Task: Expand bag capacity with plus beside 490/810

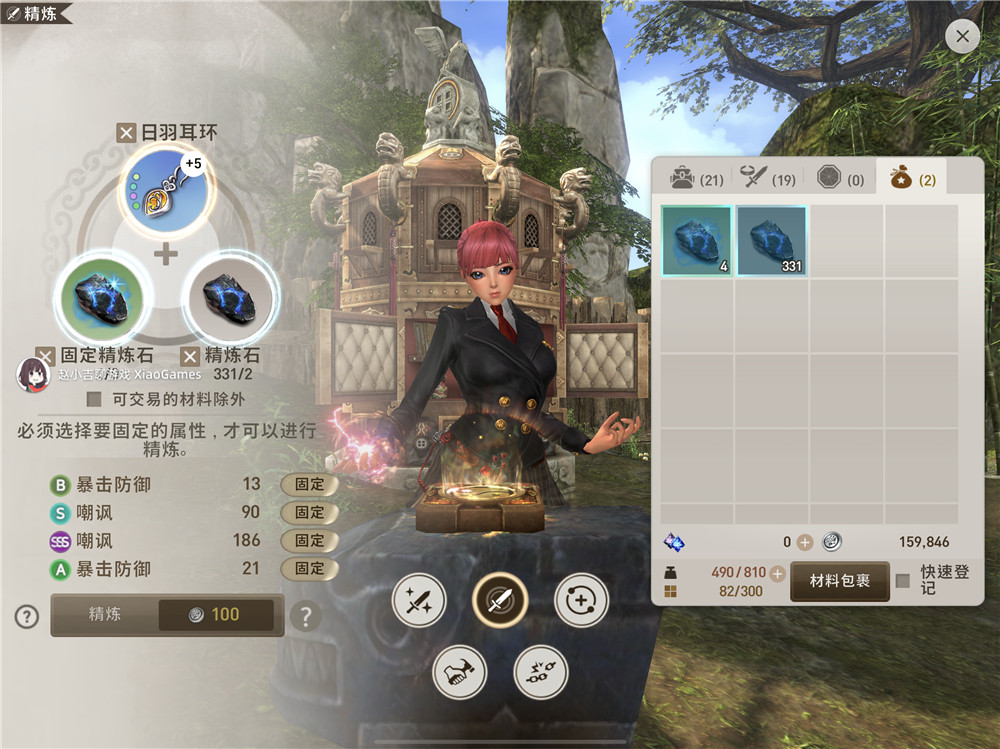Action: click(x=777, y=573)
